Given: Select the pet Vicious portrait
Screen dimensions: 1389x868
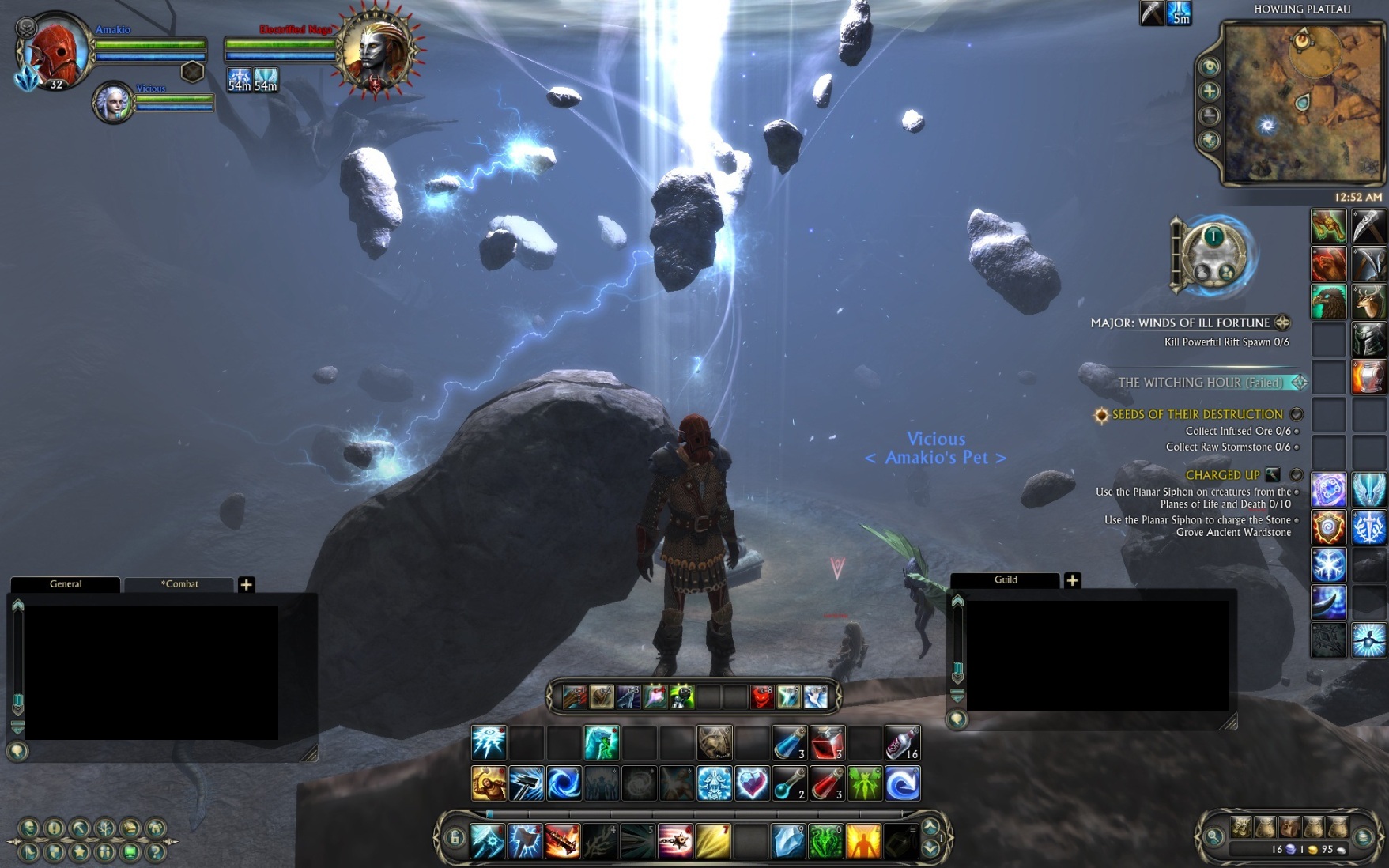Looking at the screenshot, I should point(113,103).
